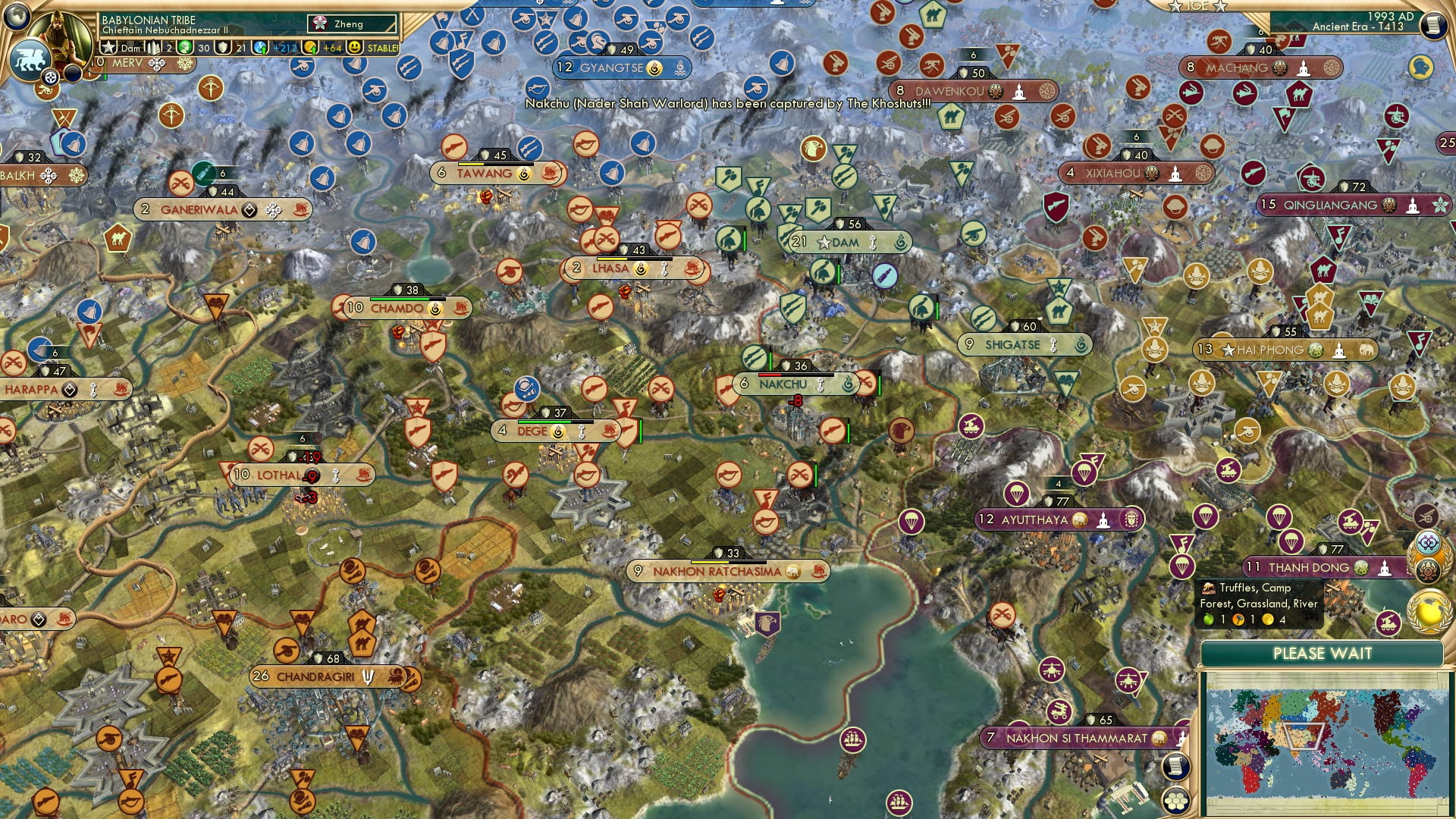The width and height of the screenshot is (1456, 819).
Task: Click the golden World Congress globe notification
Action: (x=1429, y=611)
